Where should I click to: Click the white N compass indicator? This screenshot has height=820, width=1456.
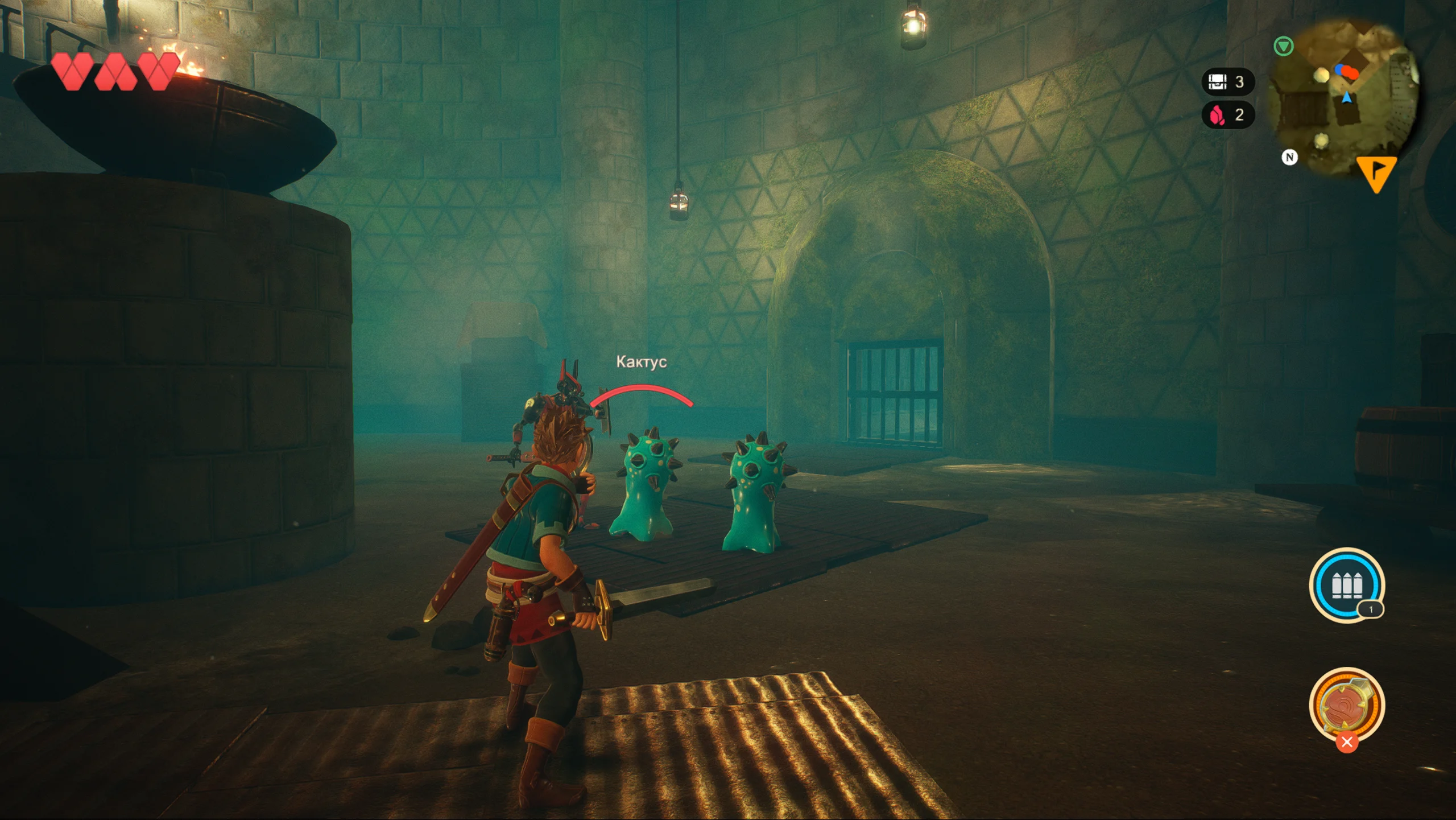pos(1289,158)
